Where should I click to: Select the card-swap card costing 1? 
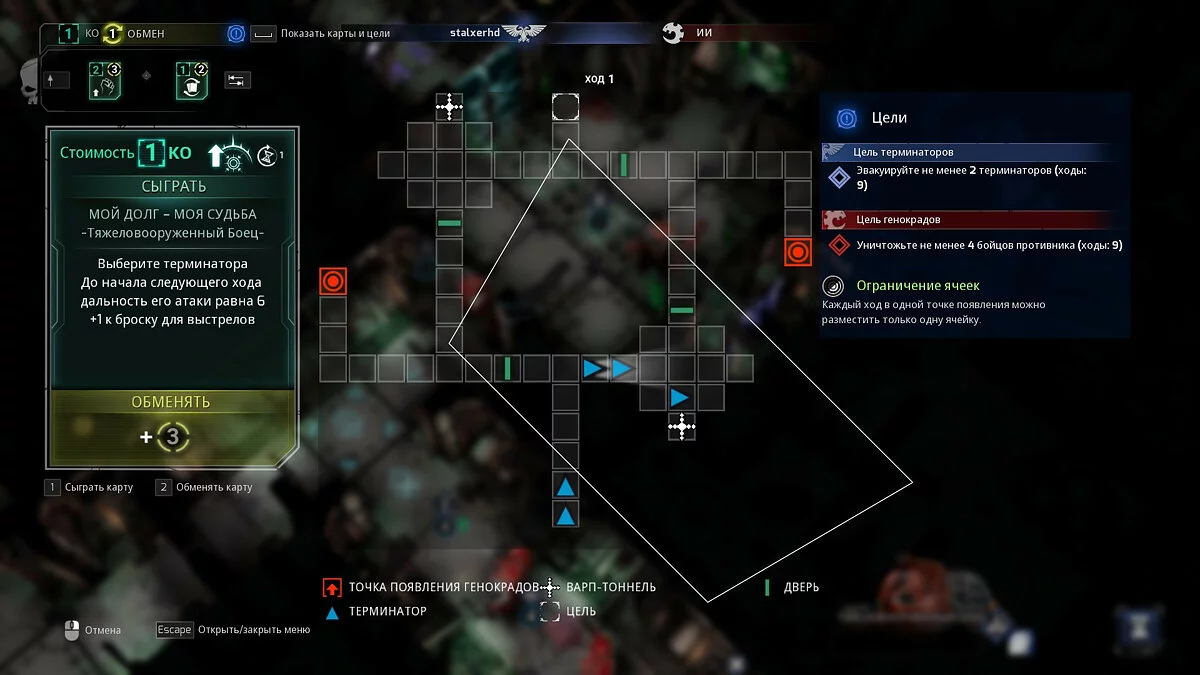click(x=190, y=80)
